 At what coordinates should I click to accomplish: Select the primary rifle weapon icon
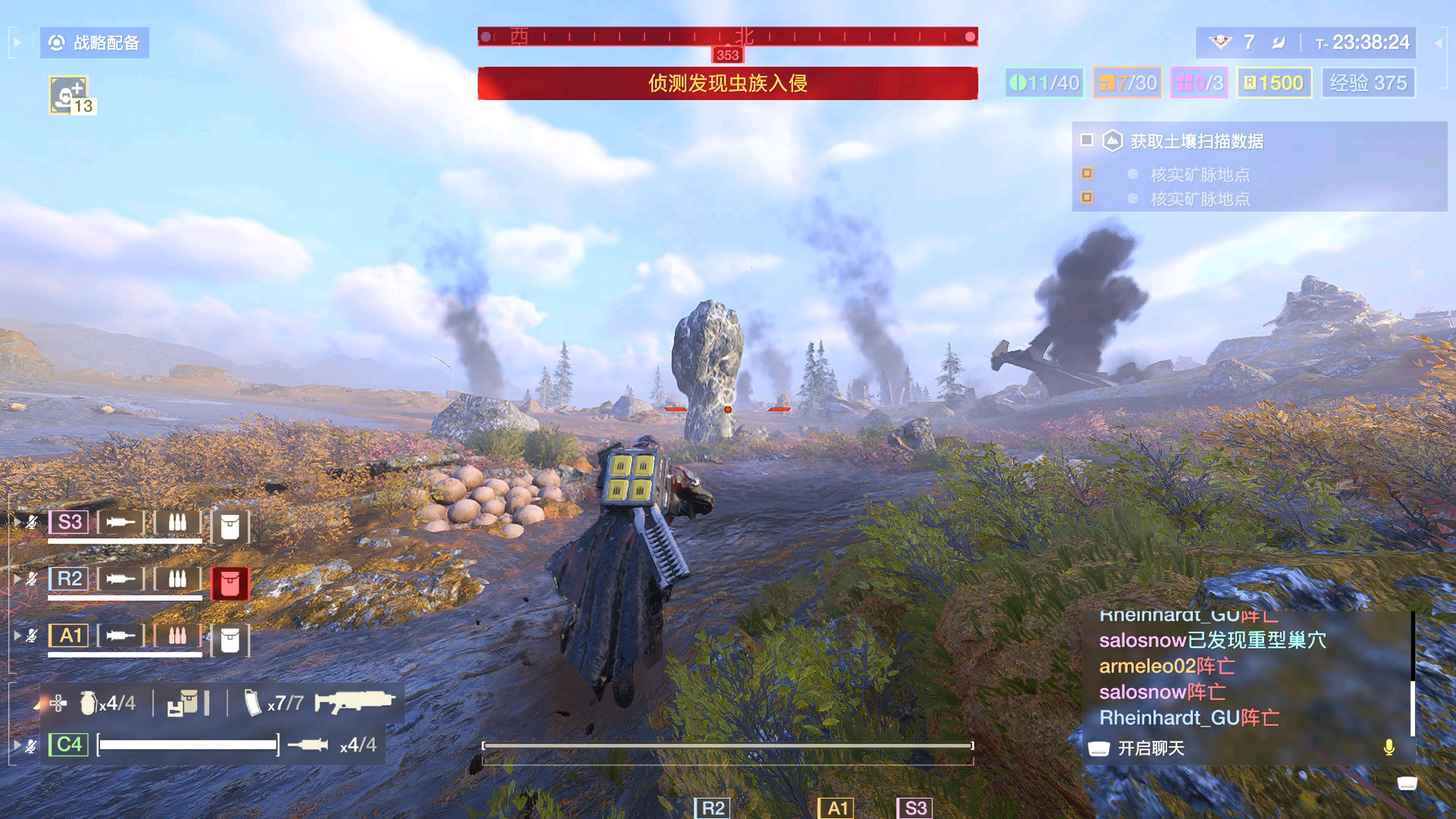pos(355,701)
